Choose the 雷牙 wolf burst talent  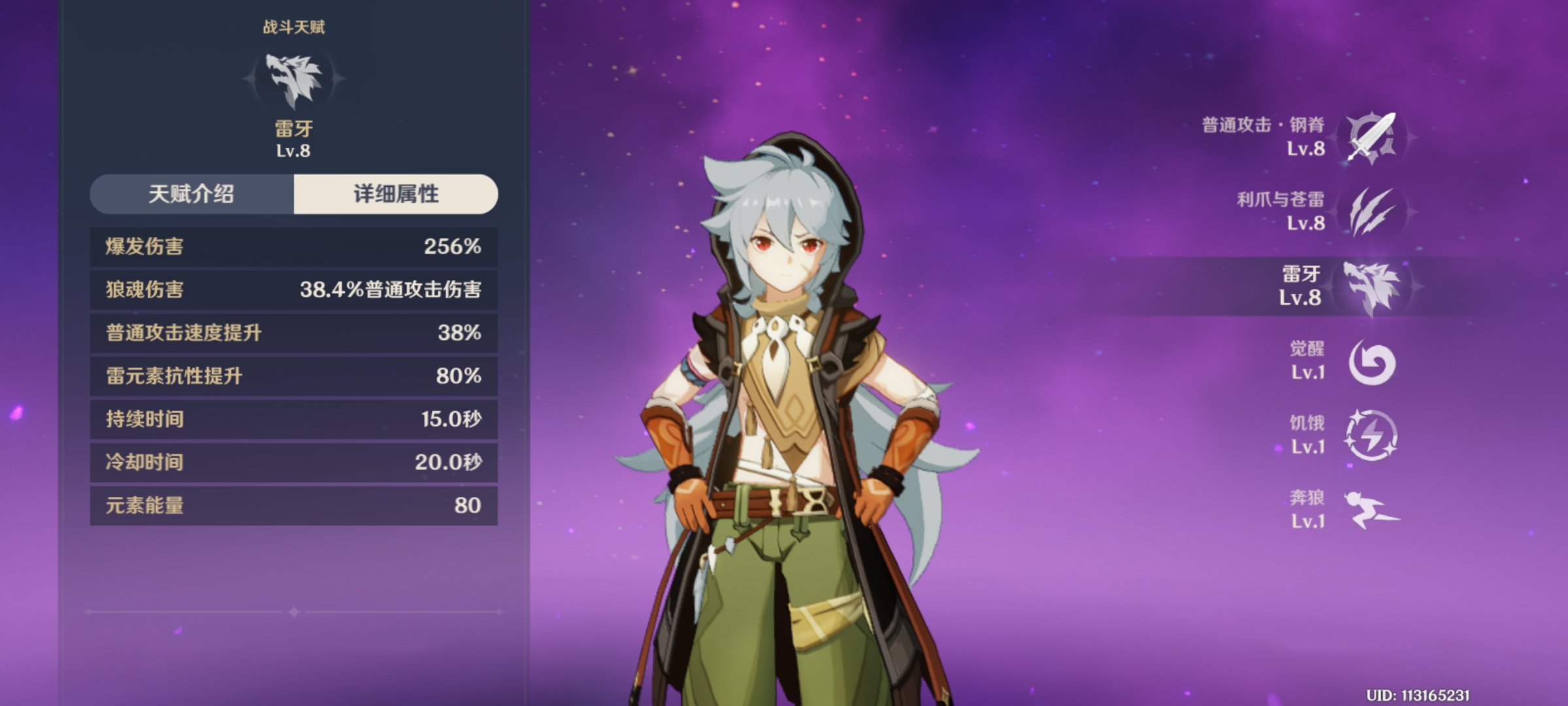[x=1371, y=286]
